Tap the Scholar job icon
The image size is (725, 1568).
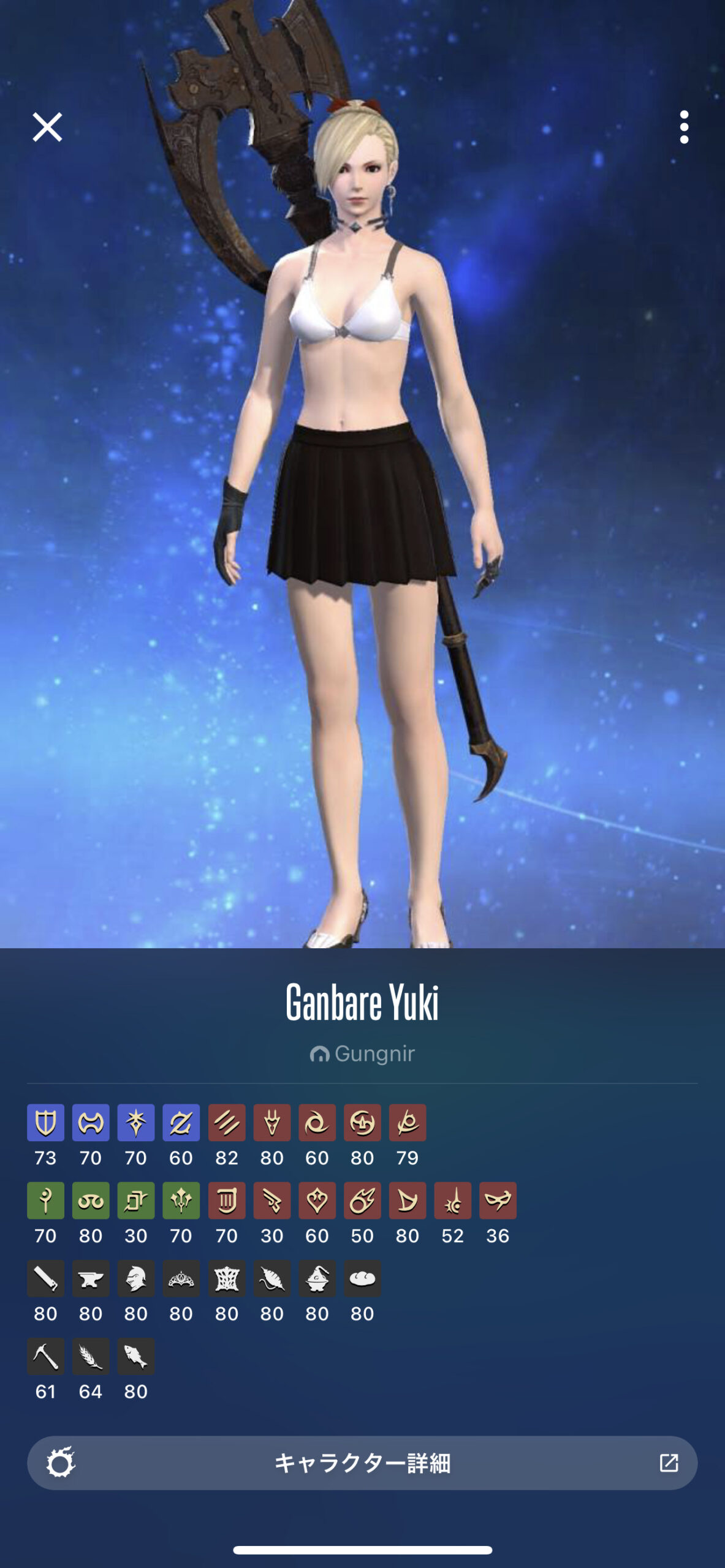[x=91, y=1200]
